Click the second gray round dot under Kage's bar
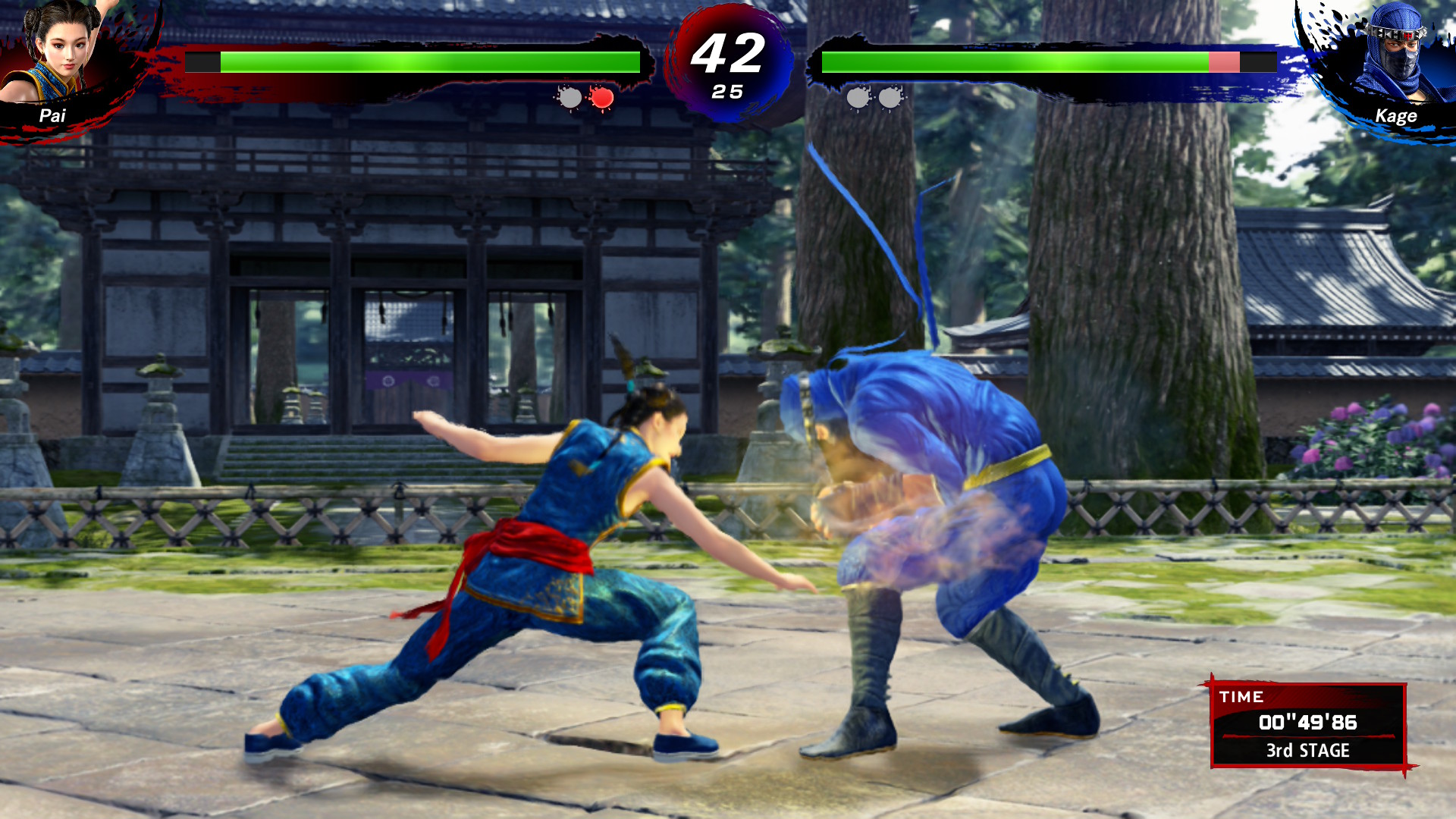Screen dimensions: 1456x819 [x=889, y=97]
